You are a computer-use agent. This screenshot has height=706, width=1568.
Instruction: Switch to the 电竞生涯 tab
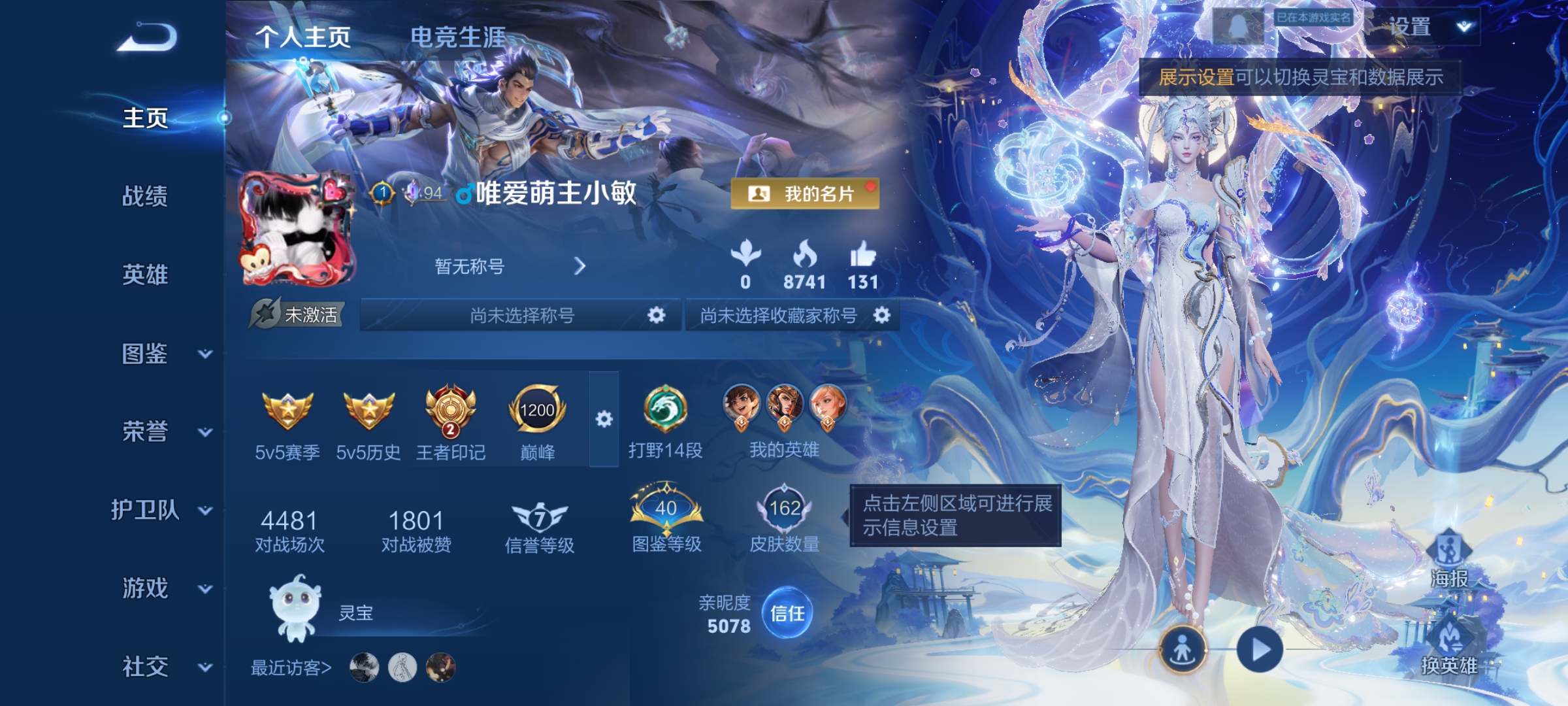[456, 37]
